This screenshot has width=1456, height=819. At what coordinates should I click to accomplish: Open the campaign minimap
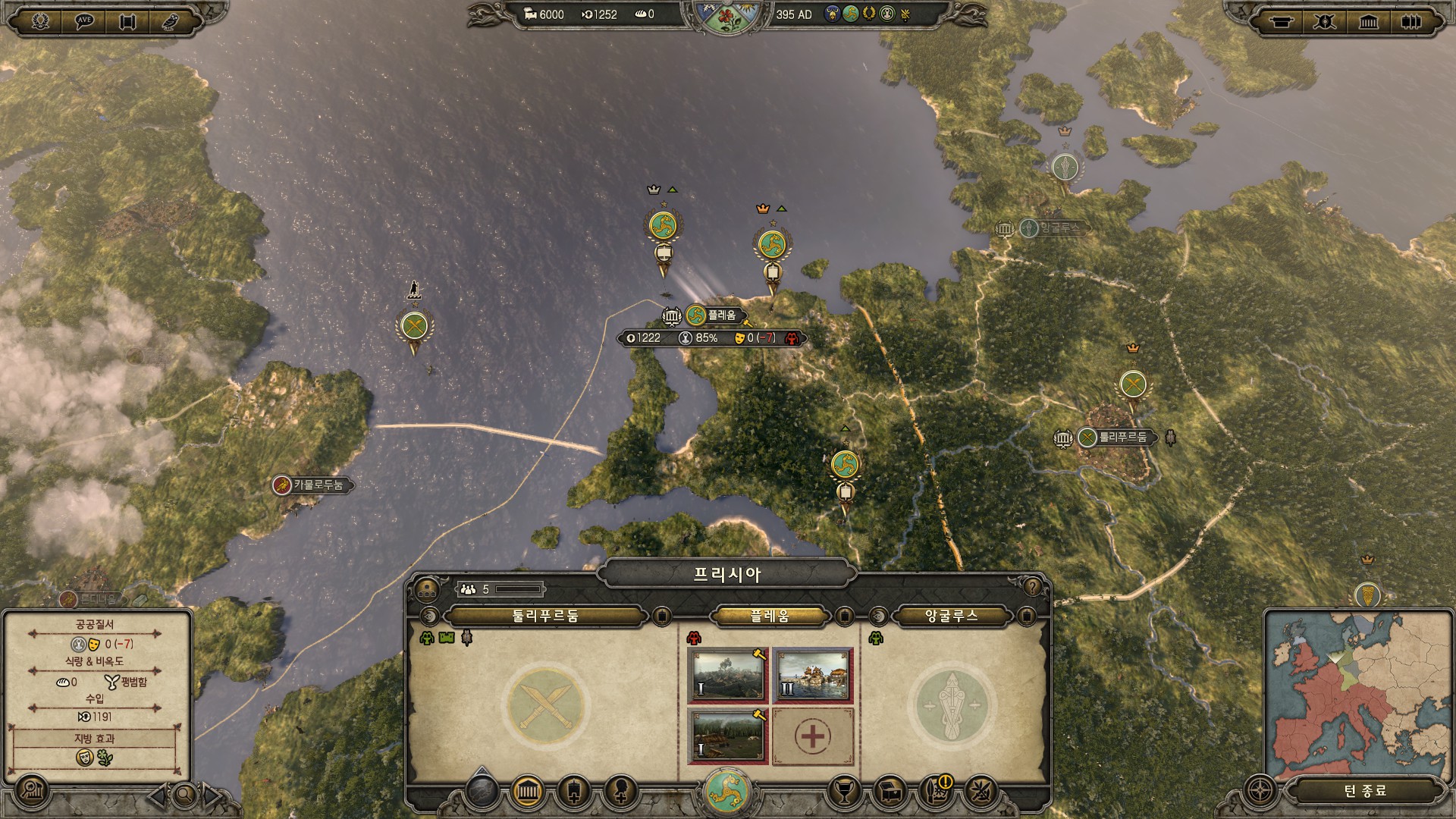pos(1357,694)
